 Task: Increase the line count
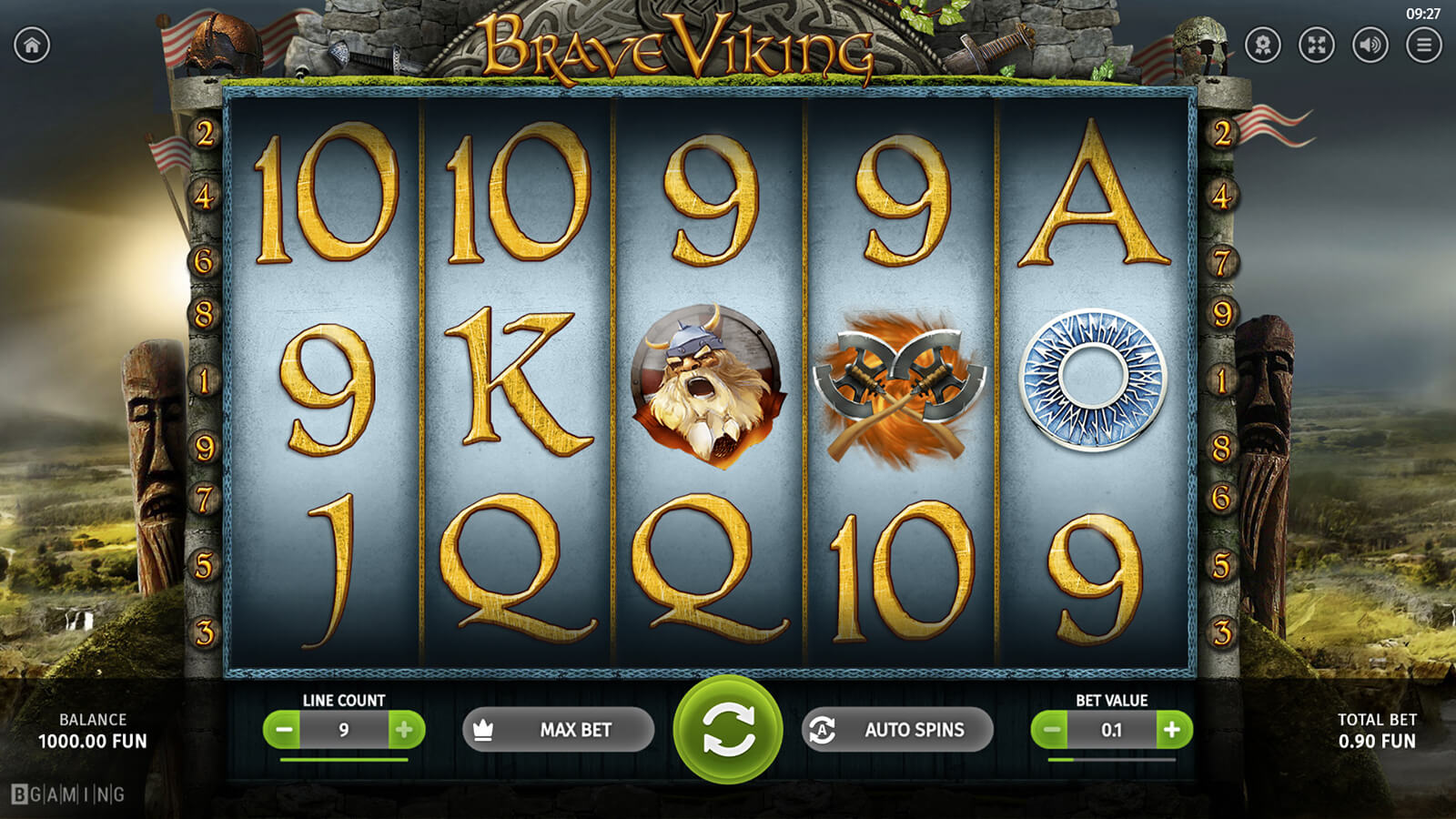tap(405, 730)
